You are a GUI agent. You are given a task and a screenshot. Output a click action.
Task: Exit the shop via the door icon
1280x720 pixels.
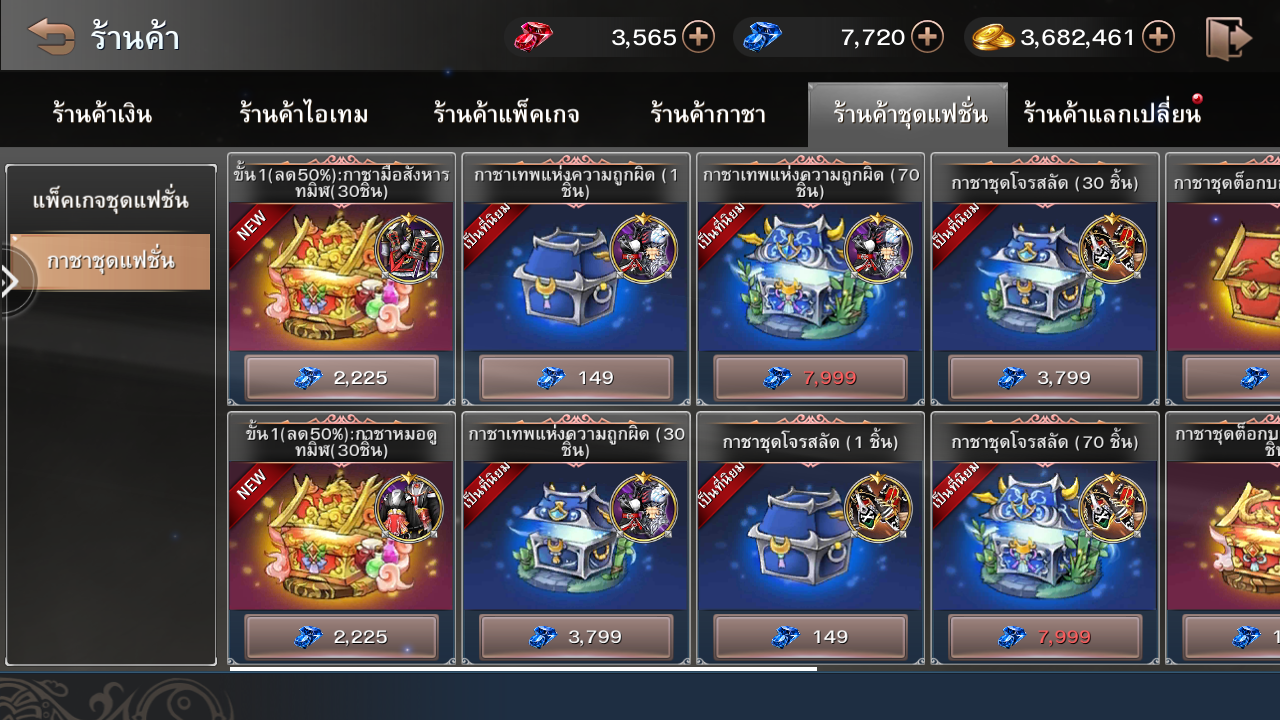[1228, 38]
